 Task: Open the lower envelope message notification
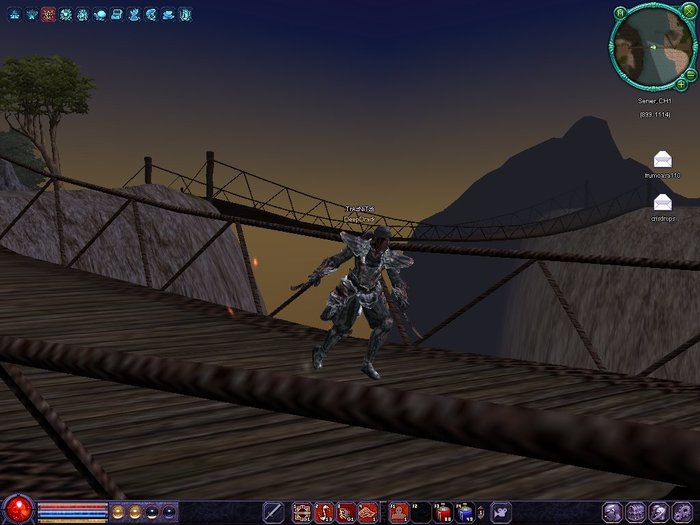pyautogui.click(x=662, y=201)
